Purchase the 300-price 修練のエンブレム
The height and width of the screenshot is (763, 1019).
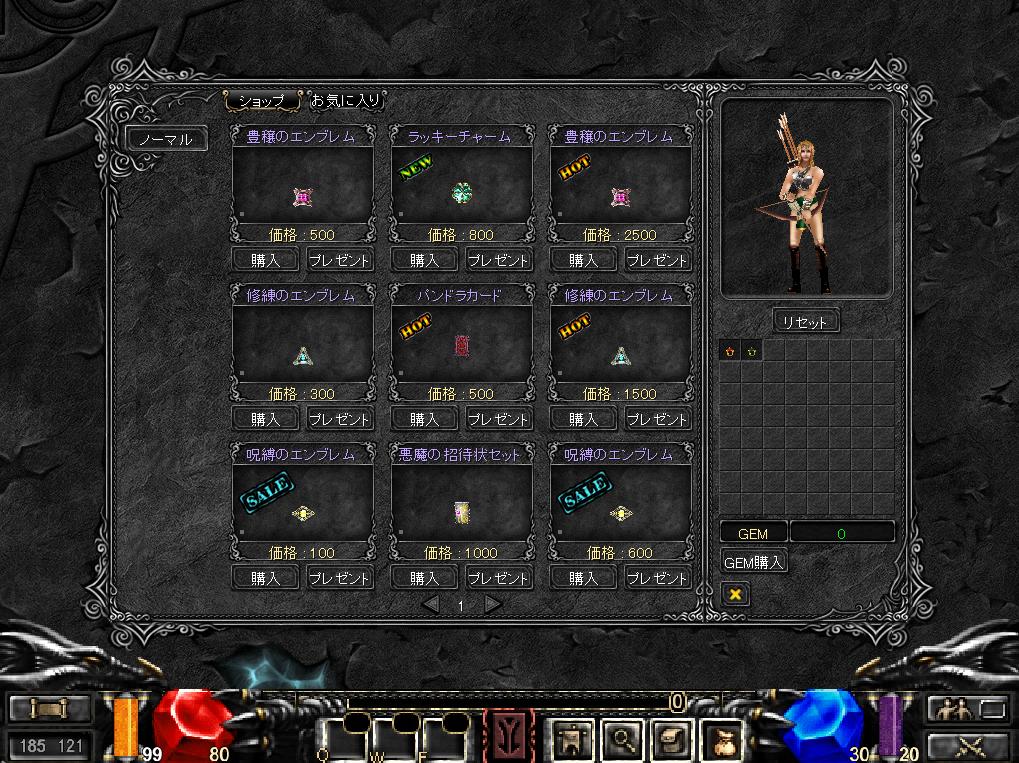coord(265,419)
